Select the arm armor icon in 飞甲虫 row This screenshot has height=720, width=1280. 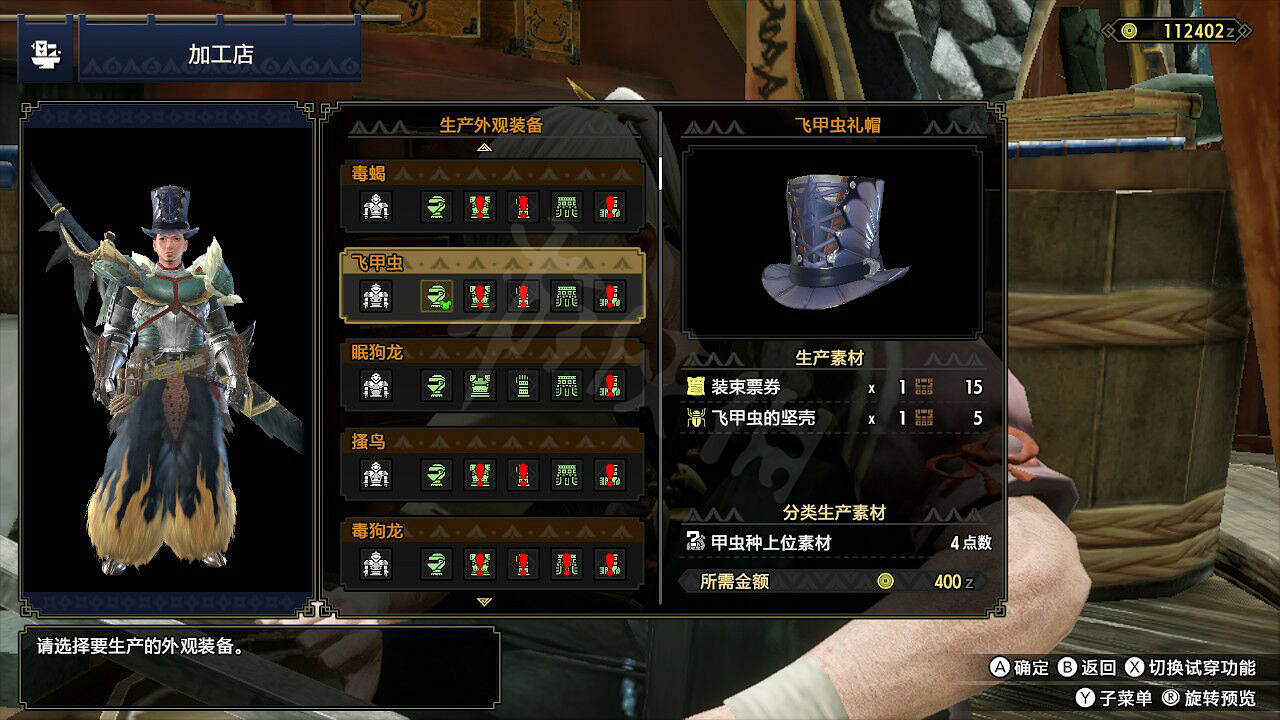click(x=524, y=295)
